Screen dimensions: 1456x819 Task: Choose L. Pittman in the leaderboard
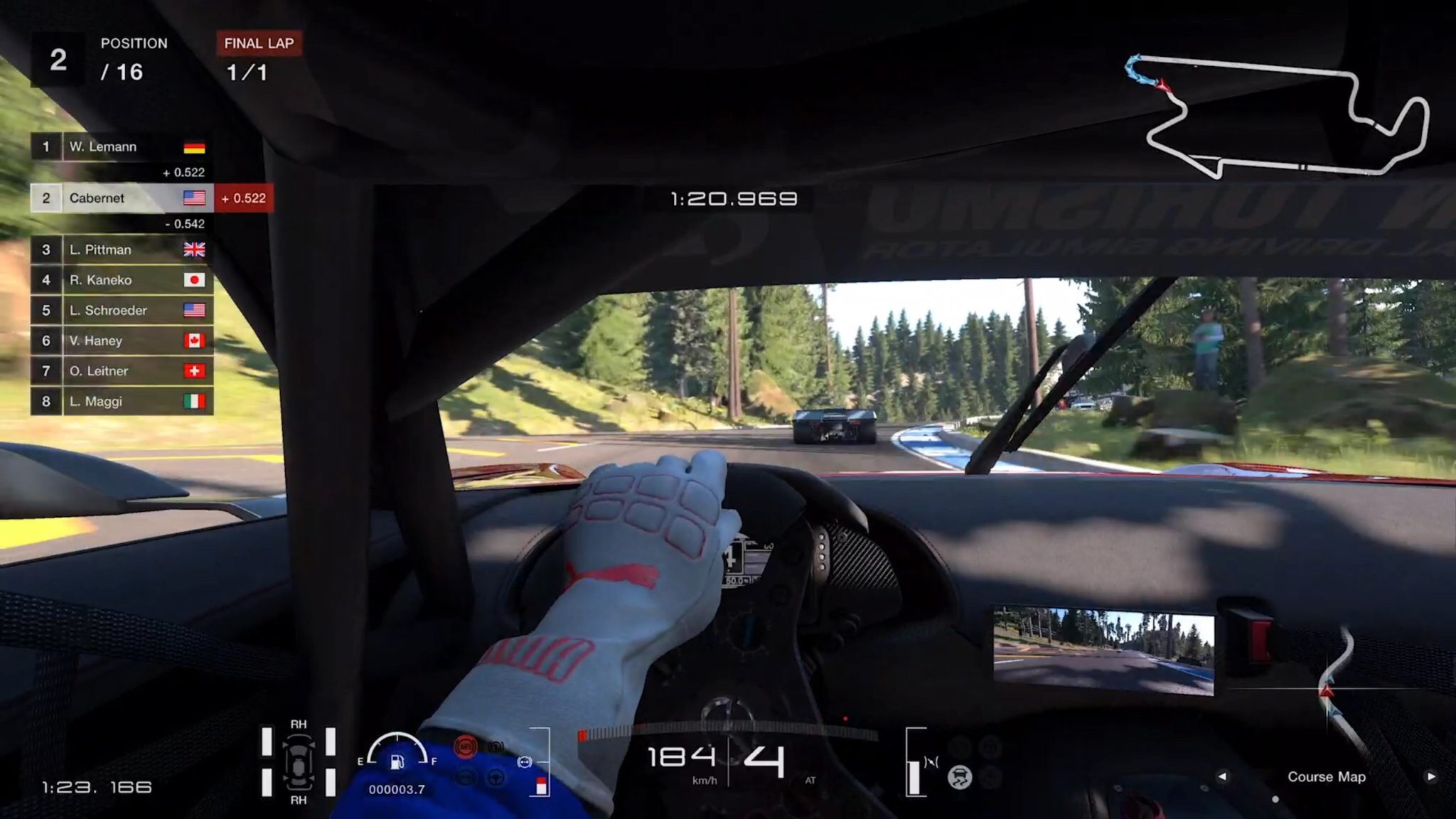pos(121,250)
